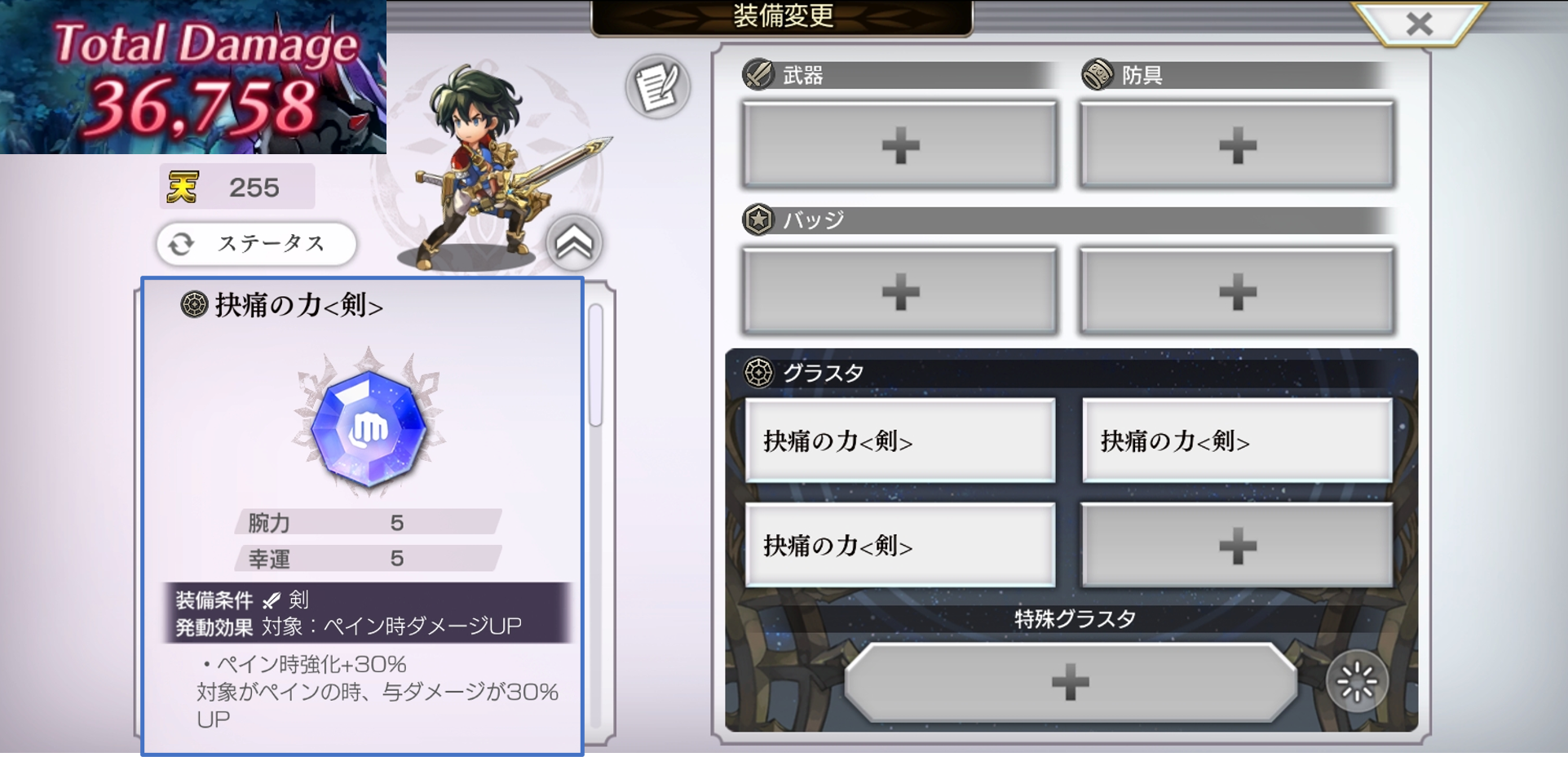This screenshot has width=1568, height=757.
Task: Add armor in the 防具 slot
Action: [1236, 146]
